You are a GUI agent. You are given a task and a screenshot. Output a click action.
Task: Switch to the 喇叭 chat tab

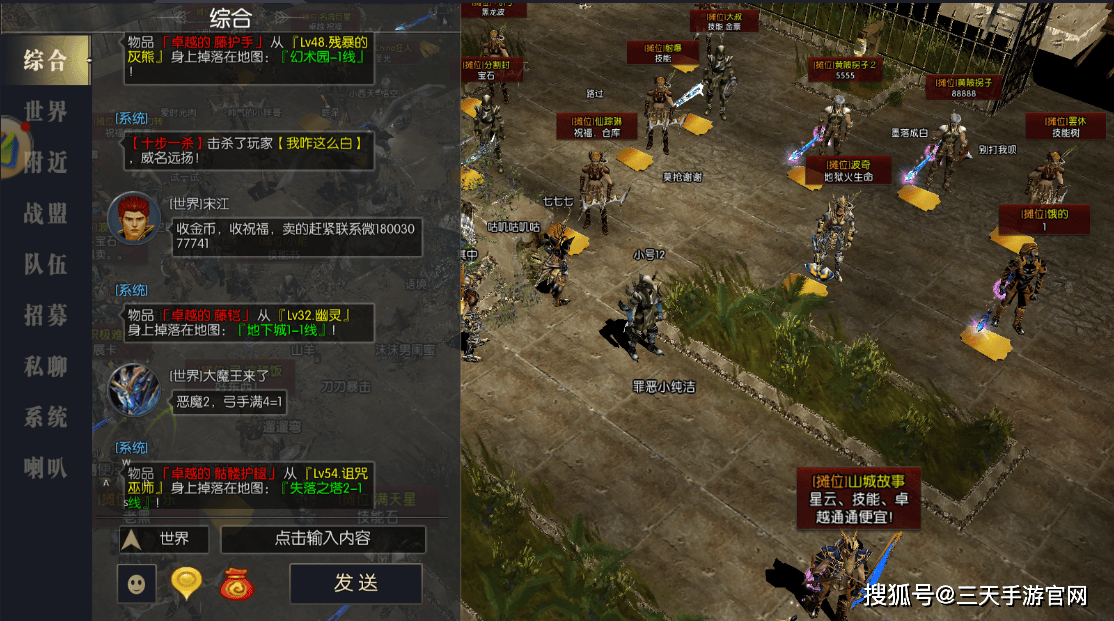click(46, 467)
